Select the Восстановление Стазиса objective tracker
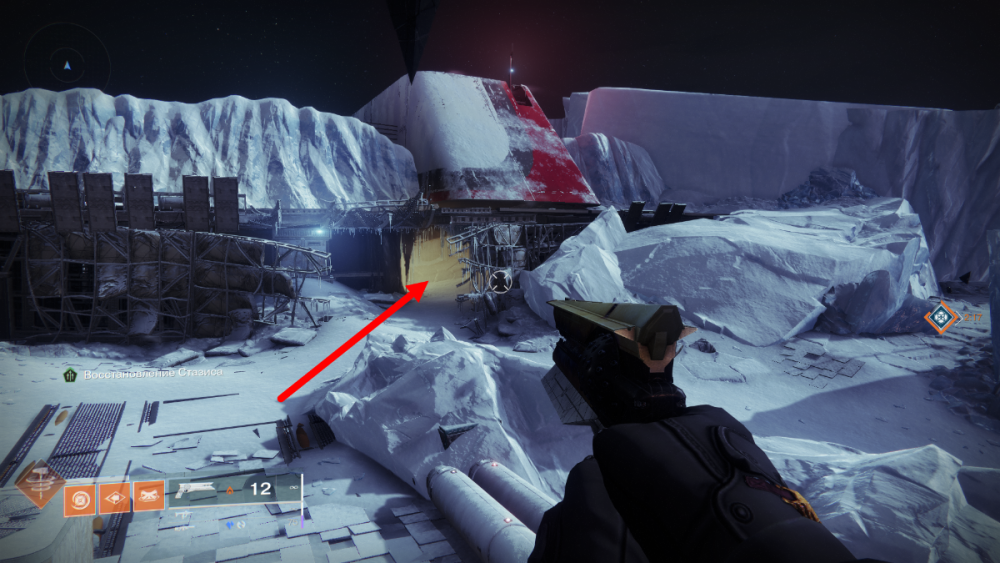Viewport: 1000px width, 563px height. pos(140,372)
